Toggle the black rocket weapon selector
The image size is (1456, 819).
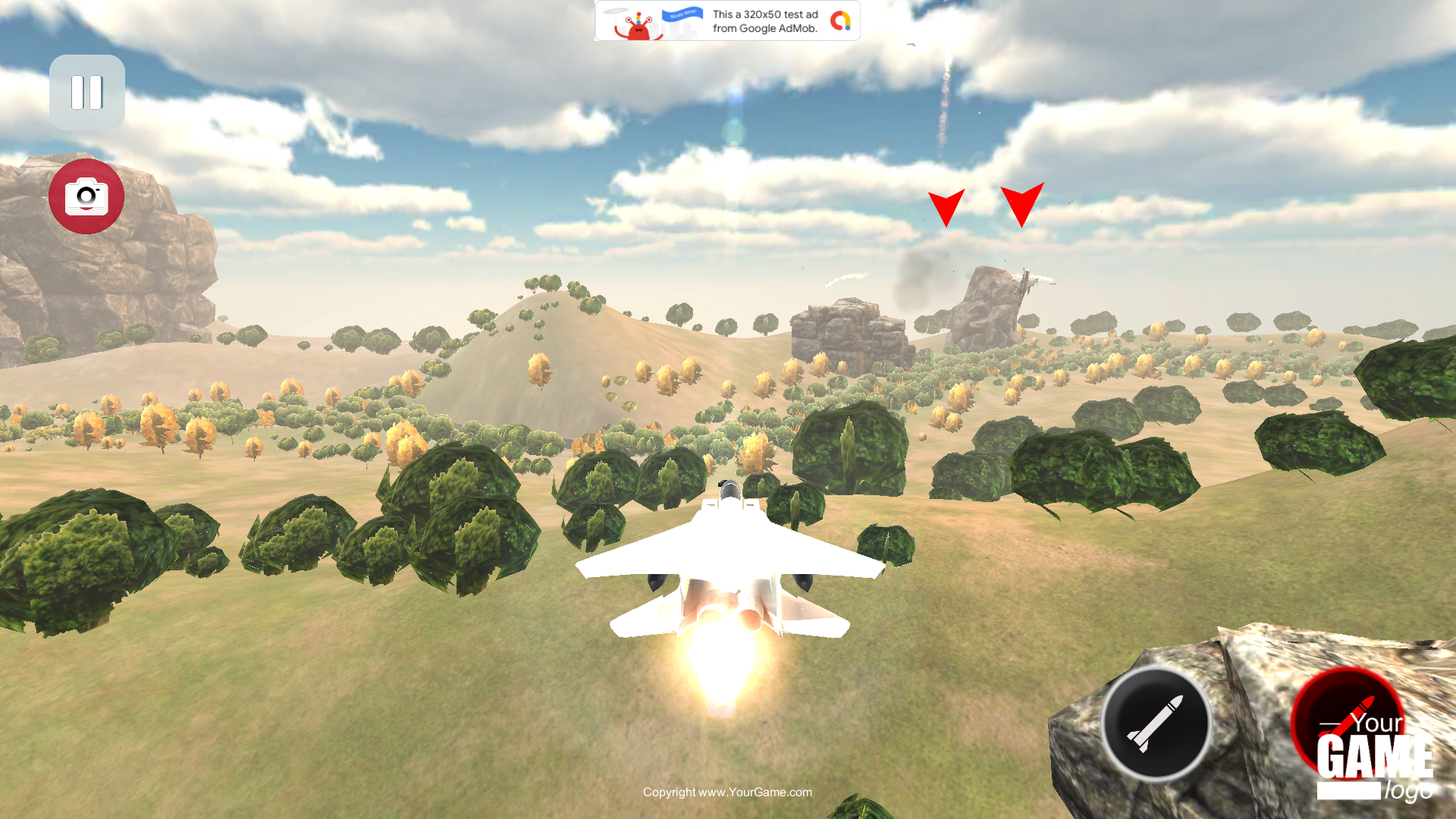tap(1156, 723)
